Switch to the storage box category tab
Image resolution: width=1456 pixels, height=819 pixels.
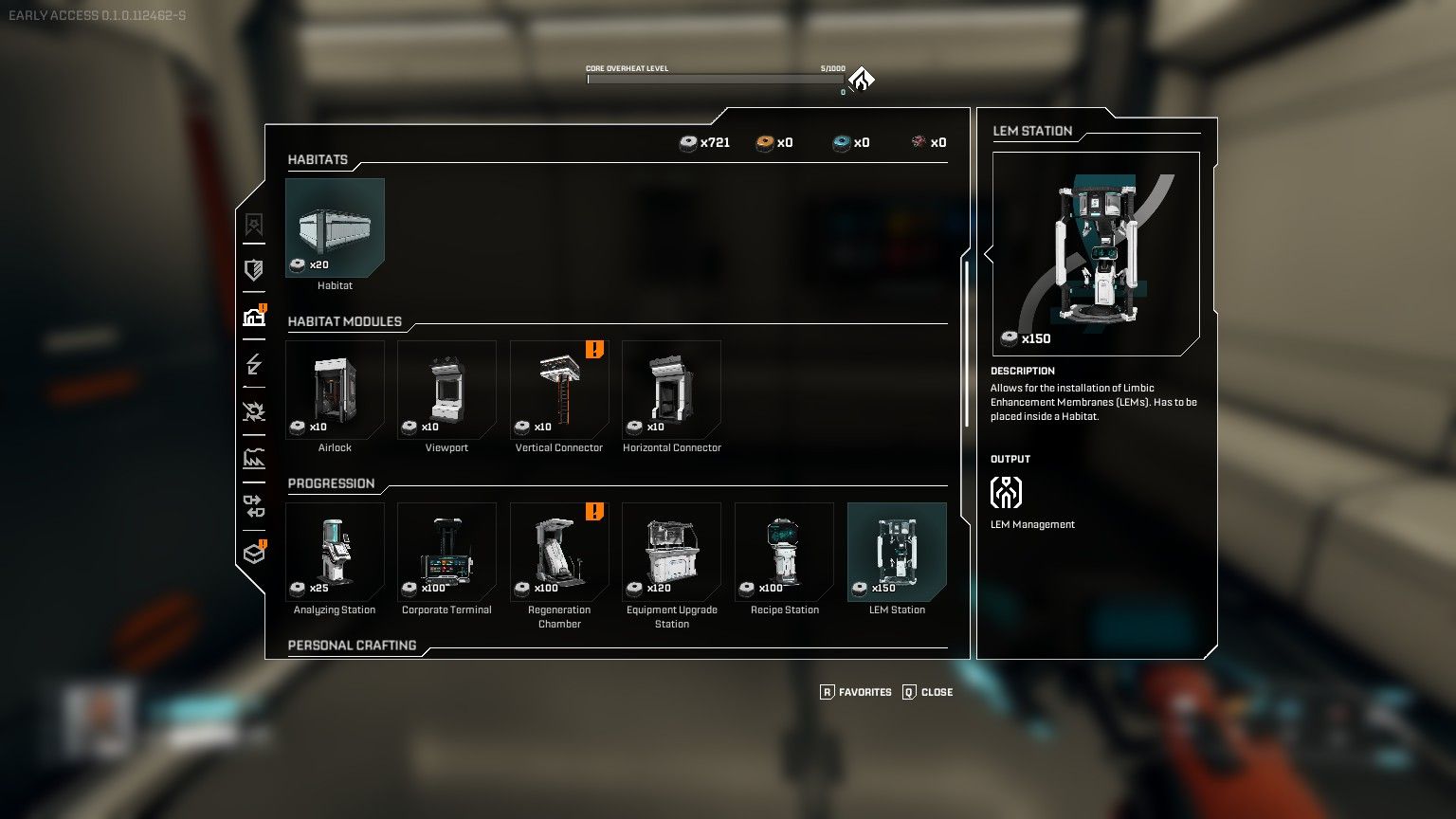[x=254, y=553]
